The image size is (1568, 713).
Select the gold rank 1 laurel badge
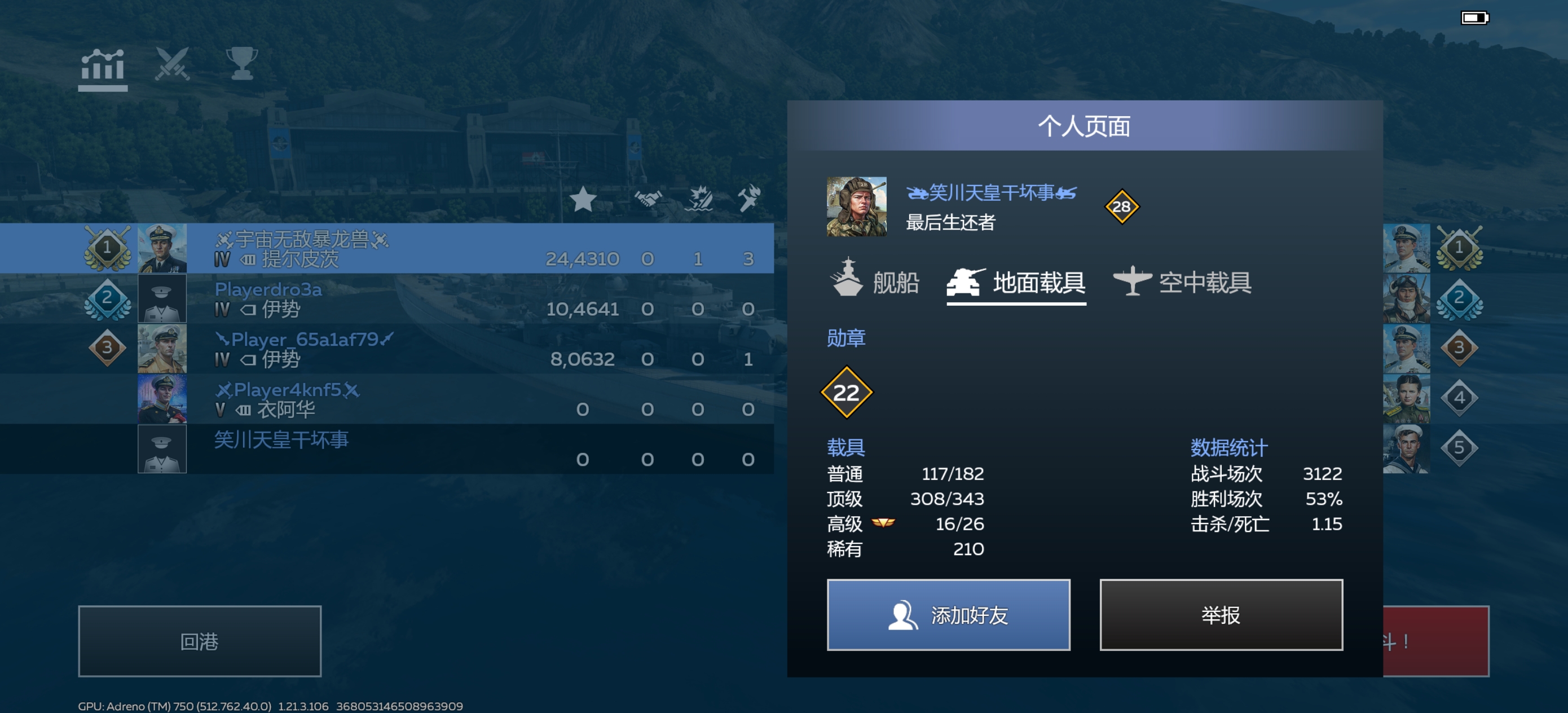[x=108, y=247]
